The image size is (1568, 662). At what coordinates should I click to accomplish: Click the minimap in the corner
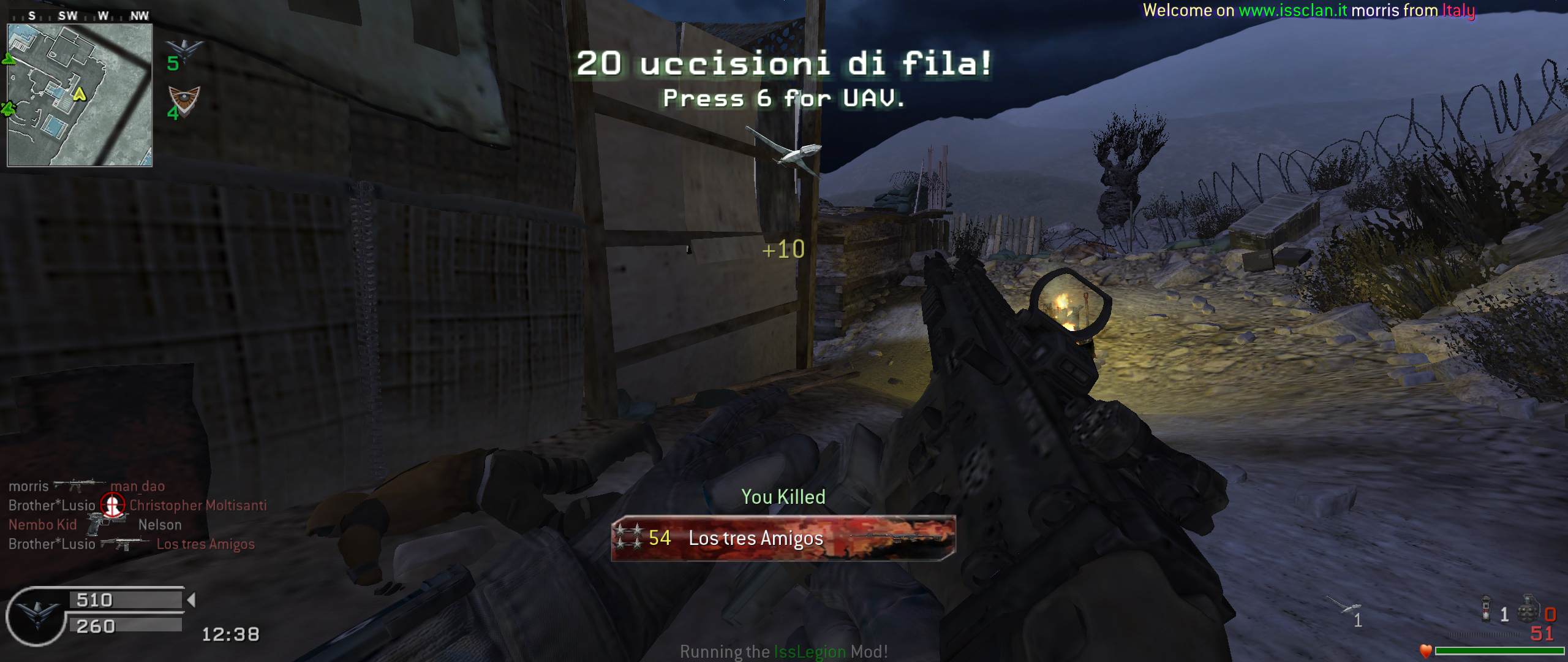[x=80, y=95]
